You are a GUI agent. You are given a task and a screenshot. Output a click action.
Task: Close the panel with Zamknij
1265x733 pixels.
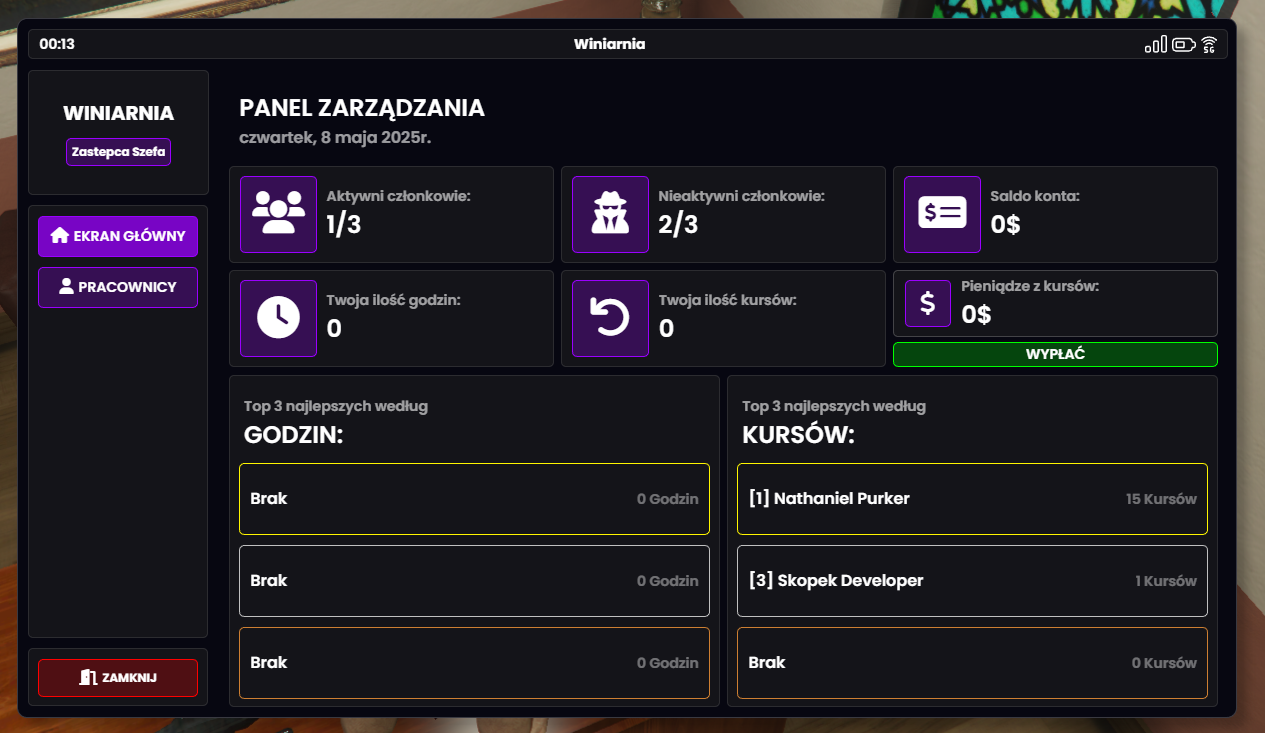click(x=118, y=678)
